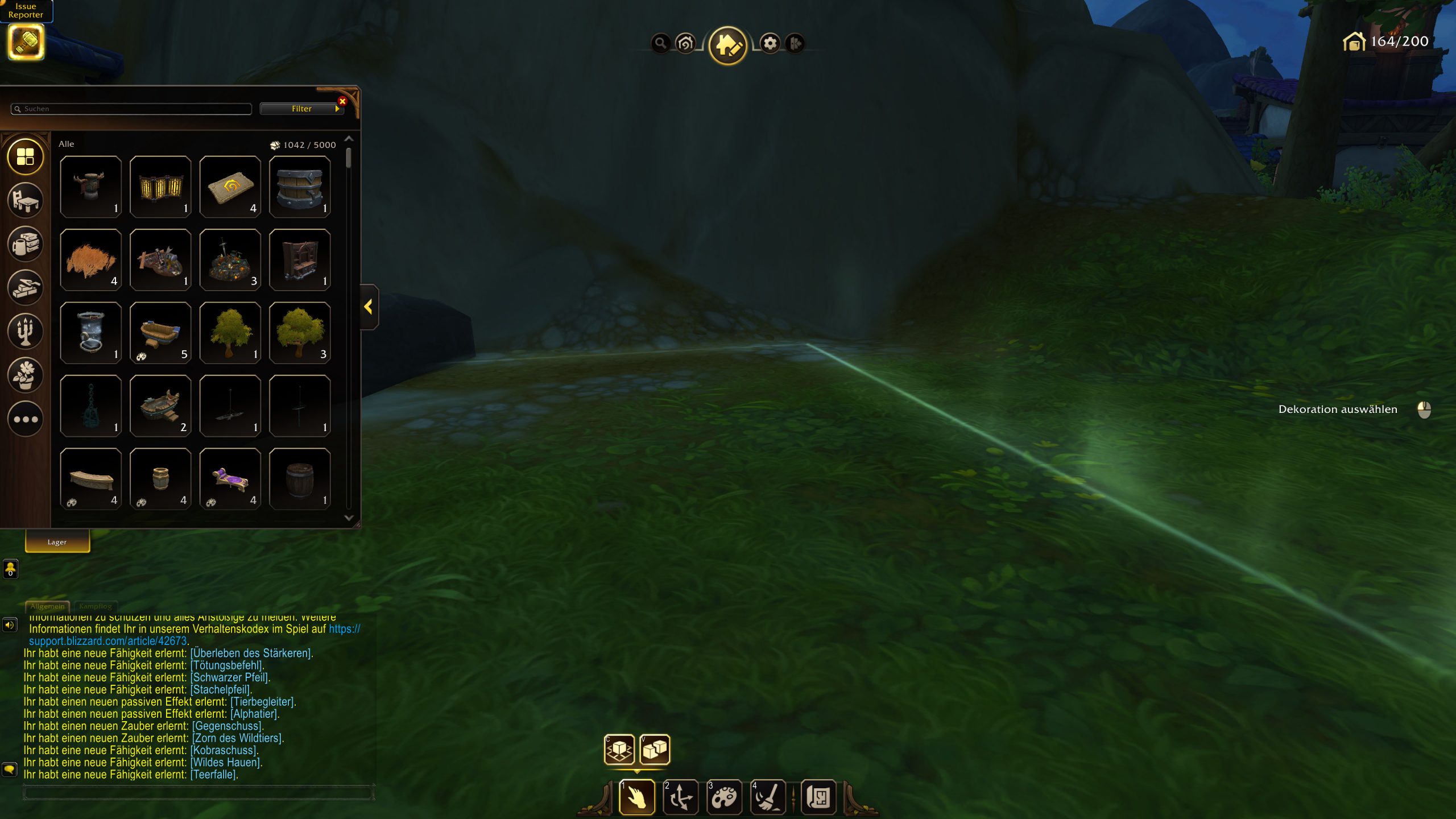Pick the purple chaise lounge decor item
Image resolution: width=1456 pixels, height=819 pixels.
230,479
